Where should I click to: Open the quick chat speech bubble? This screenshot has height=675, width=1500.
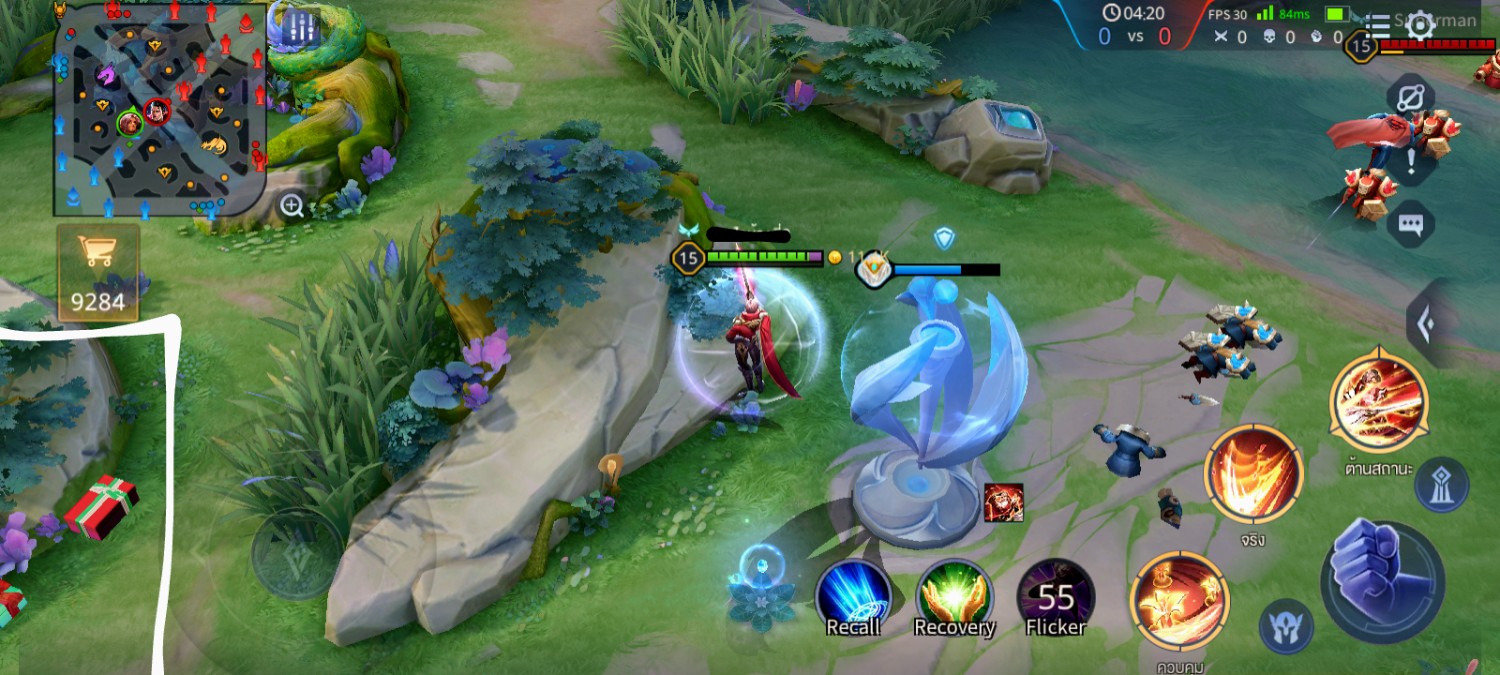coord(1411,225)
